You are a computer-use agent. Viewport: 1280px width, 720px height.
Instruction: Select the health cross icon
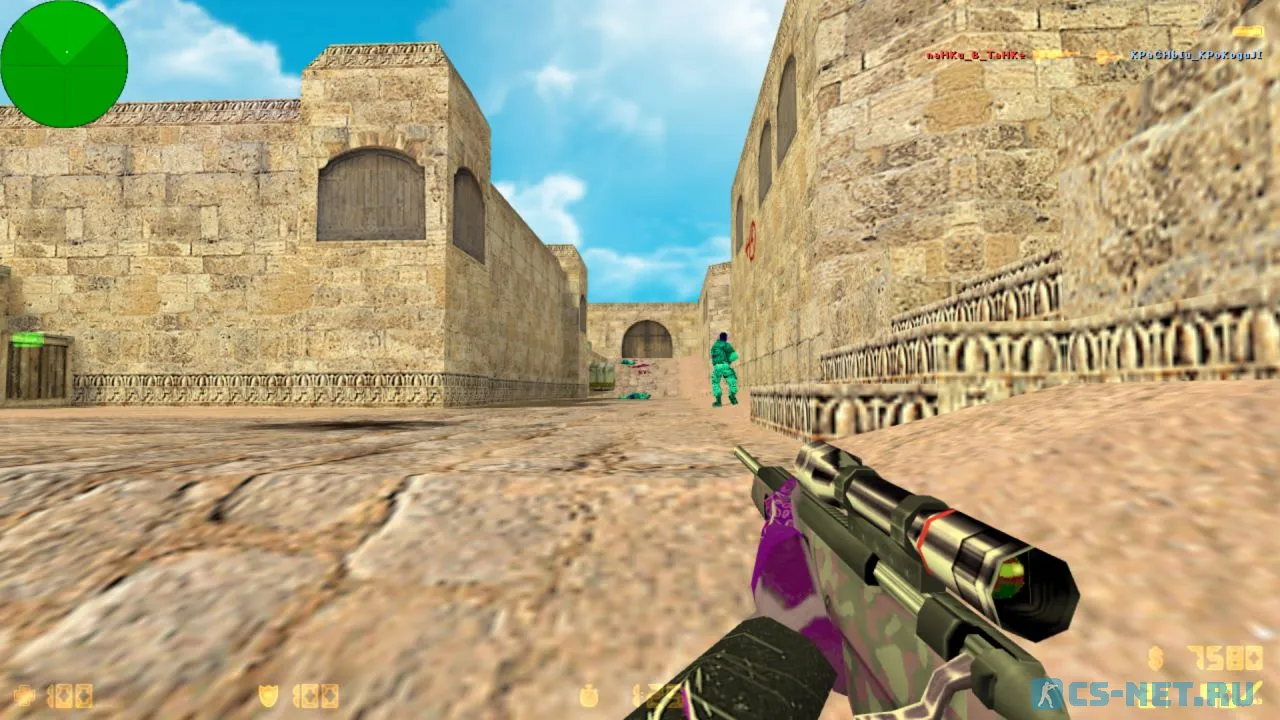pyautogui.click(x=24, y=695)
